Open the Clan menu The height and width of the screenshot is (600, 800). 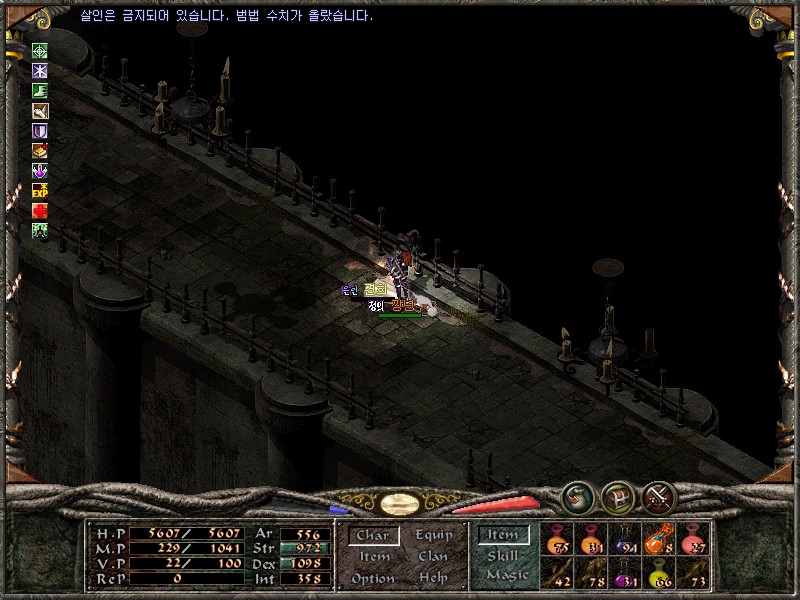coord(433,557)
